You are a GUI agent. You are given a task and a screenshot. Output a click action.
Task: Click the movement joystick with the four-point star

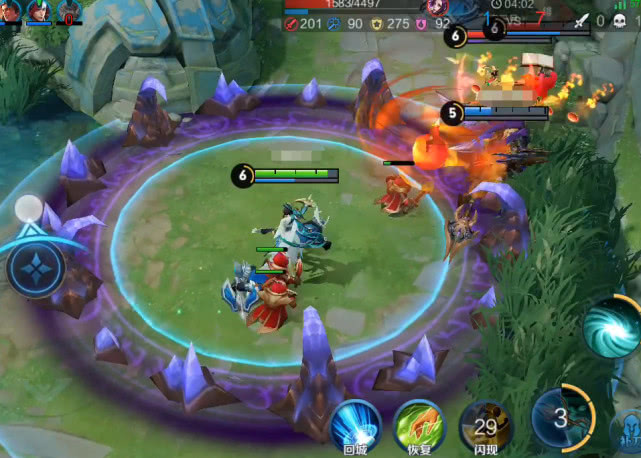pos(37,270)
